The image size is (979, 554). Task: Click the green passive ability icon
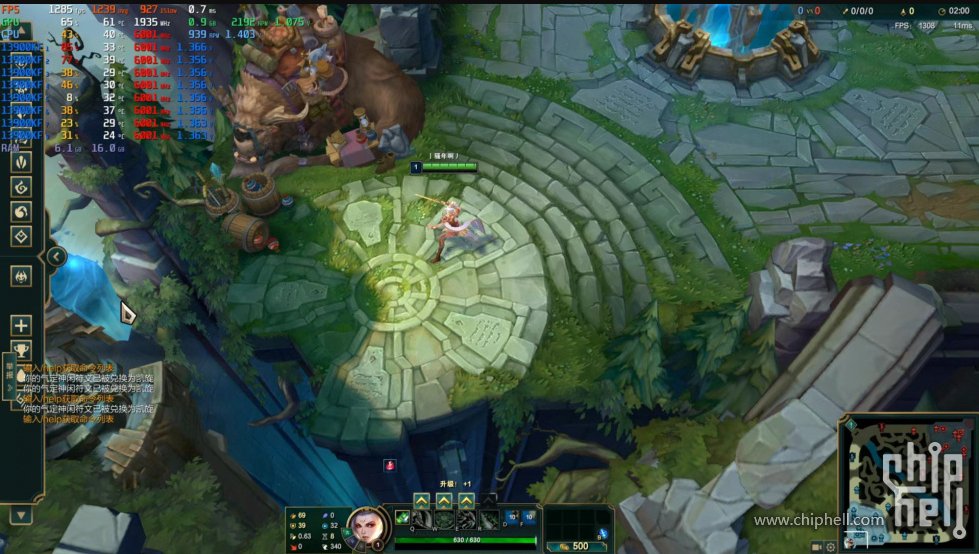(402, 517)
